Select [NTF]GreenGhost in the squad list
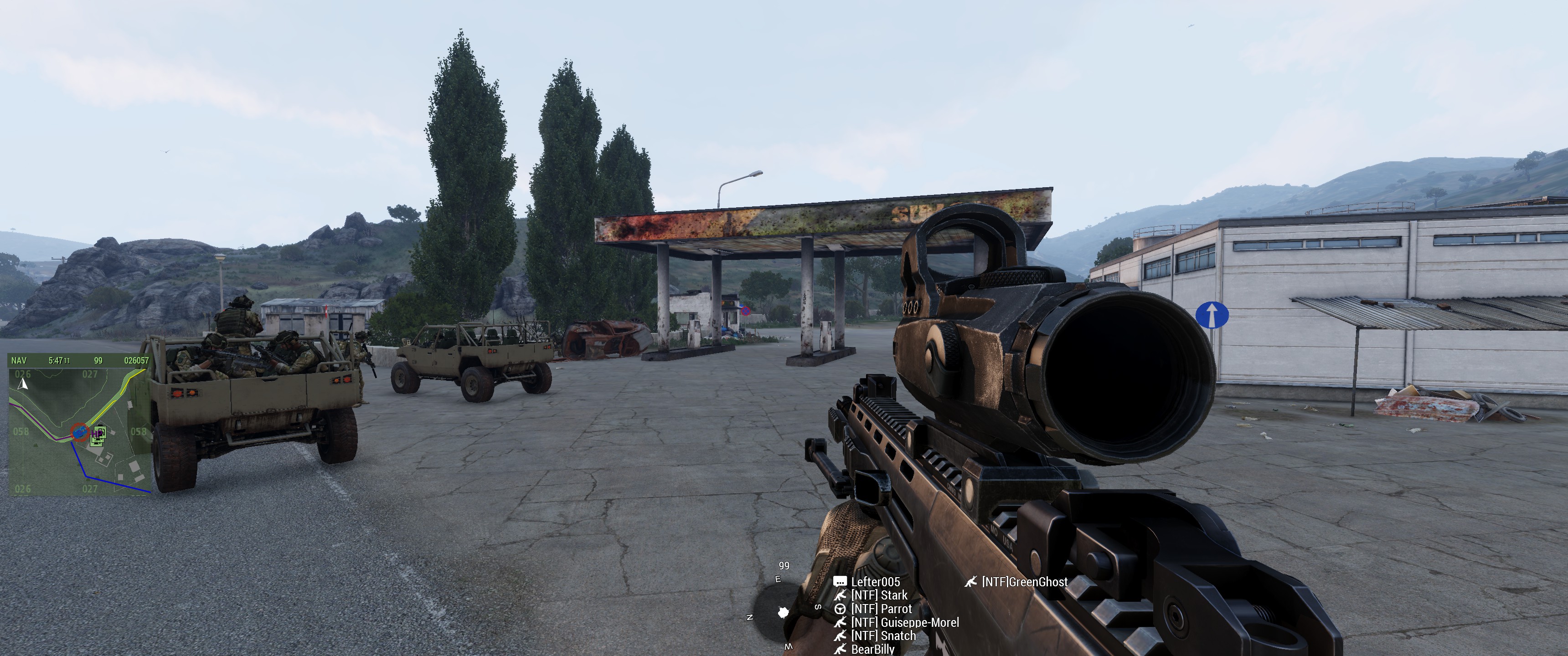 (1024, 582)
